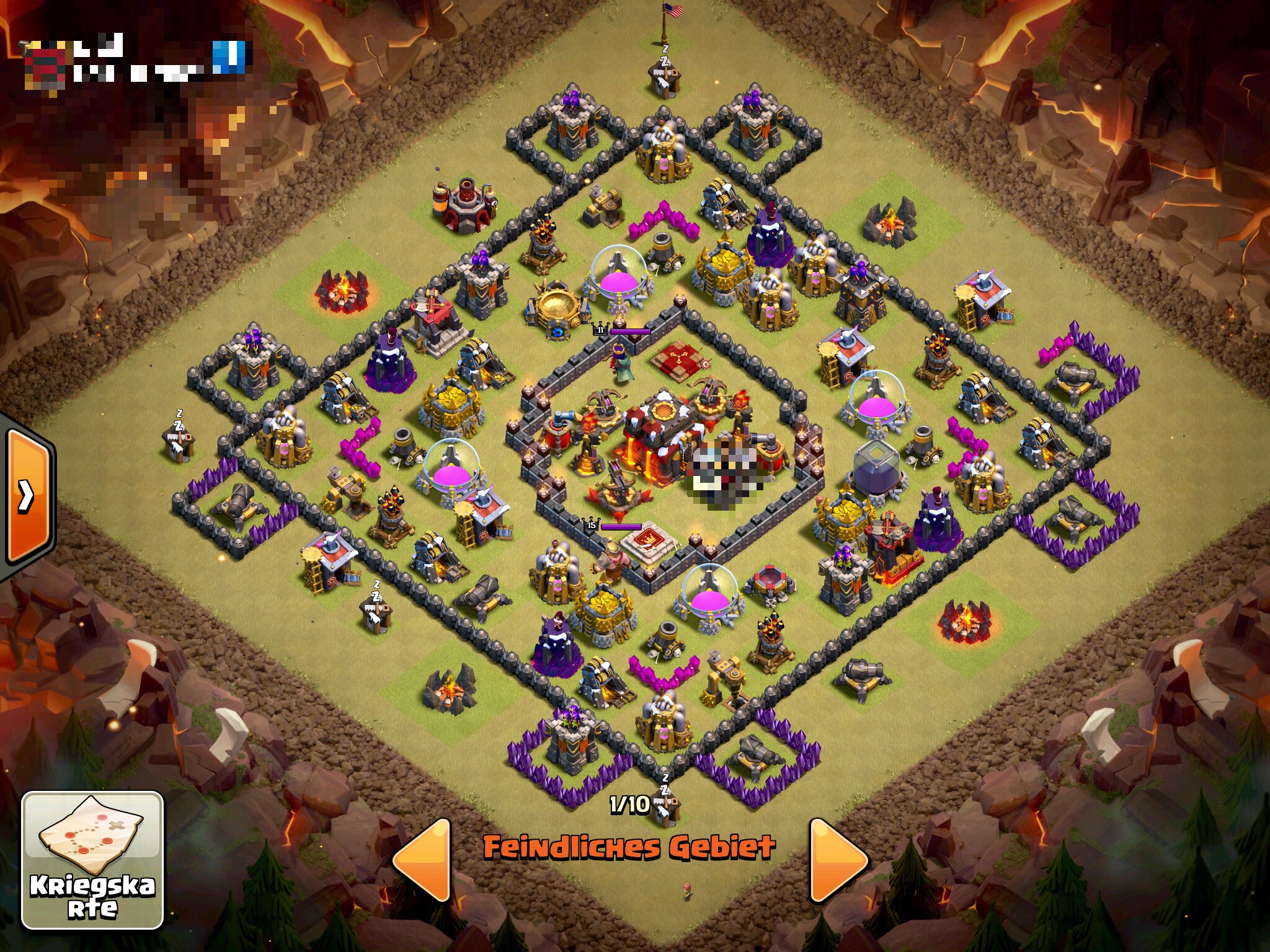Go to the previous enemy base
Image resolution: width=1270 pixels, height=952 pixels.
tap(423, 859)
